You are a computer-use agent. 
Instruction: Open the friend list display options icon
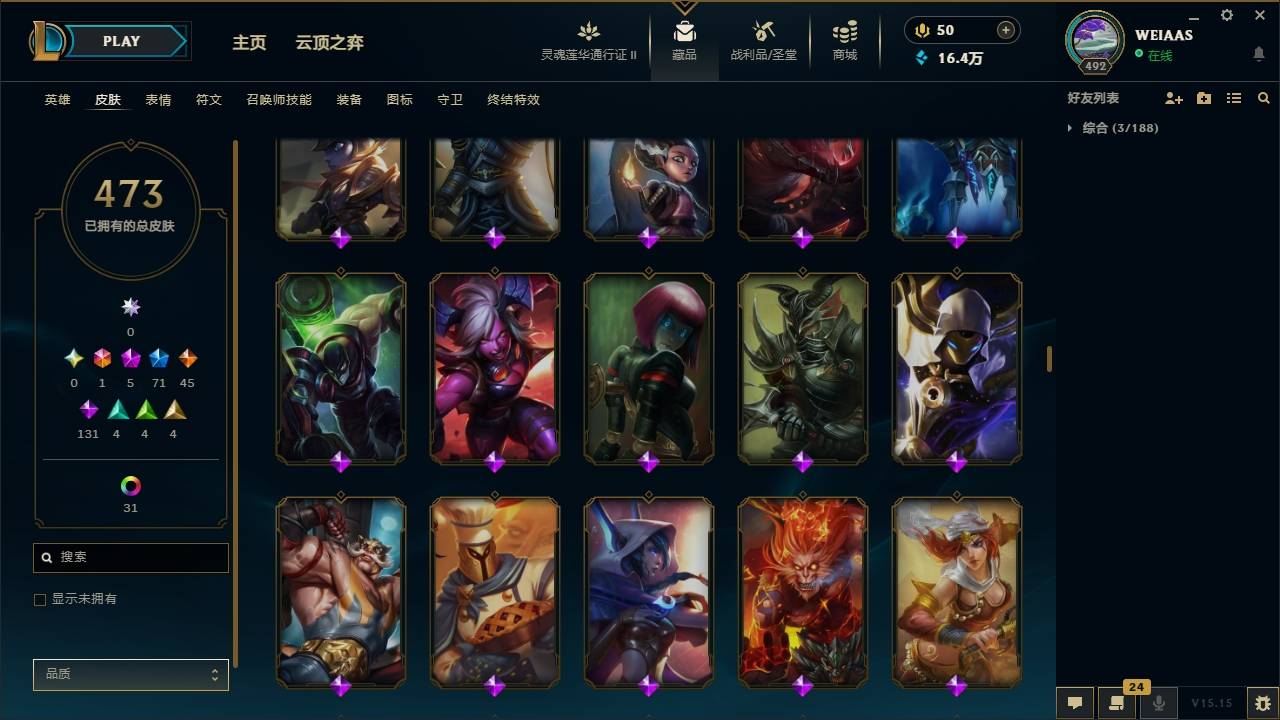(x=1233, y=97)
